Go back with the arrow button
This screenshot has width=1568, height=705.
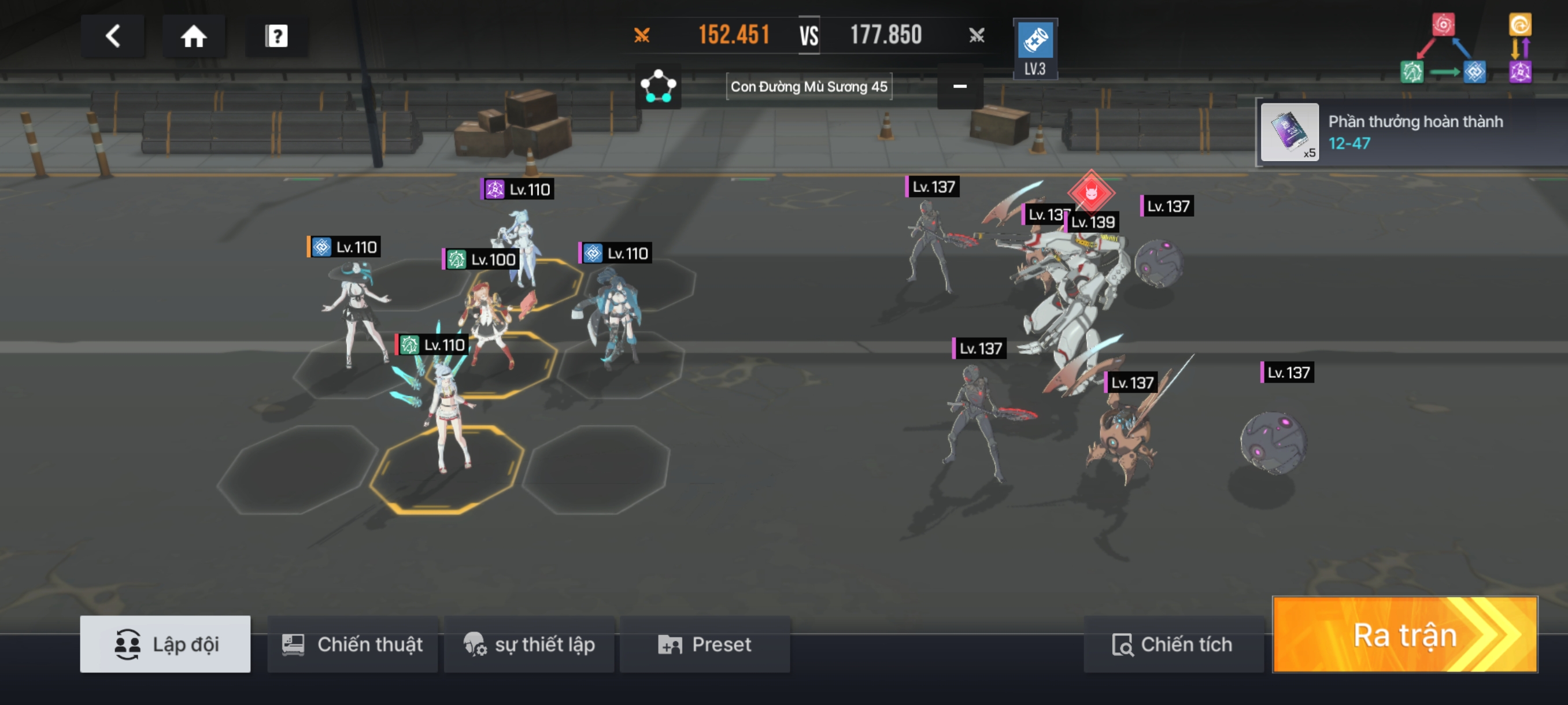(113, 36)
